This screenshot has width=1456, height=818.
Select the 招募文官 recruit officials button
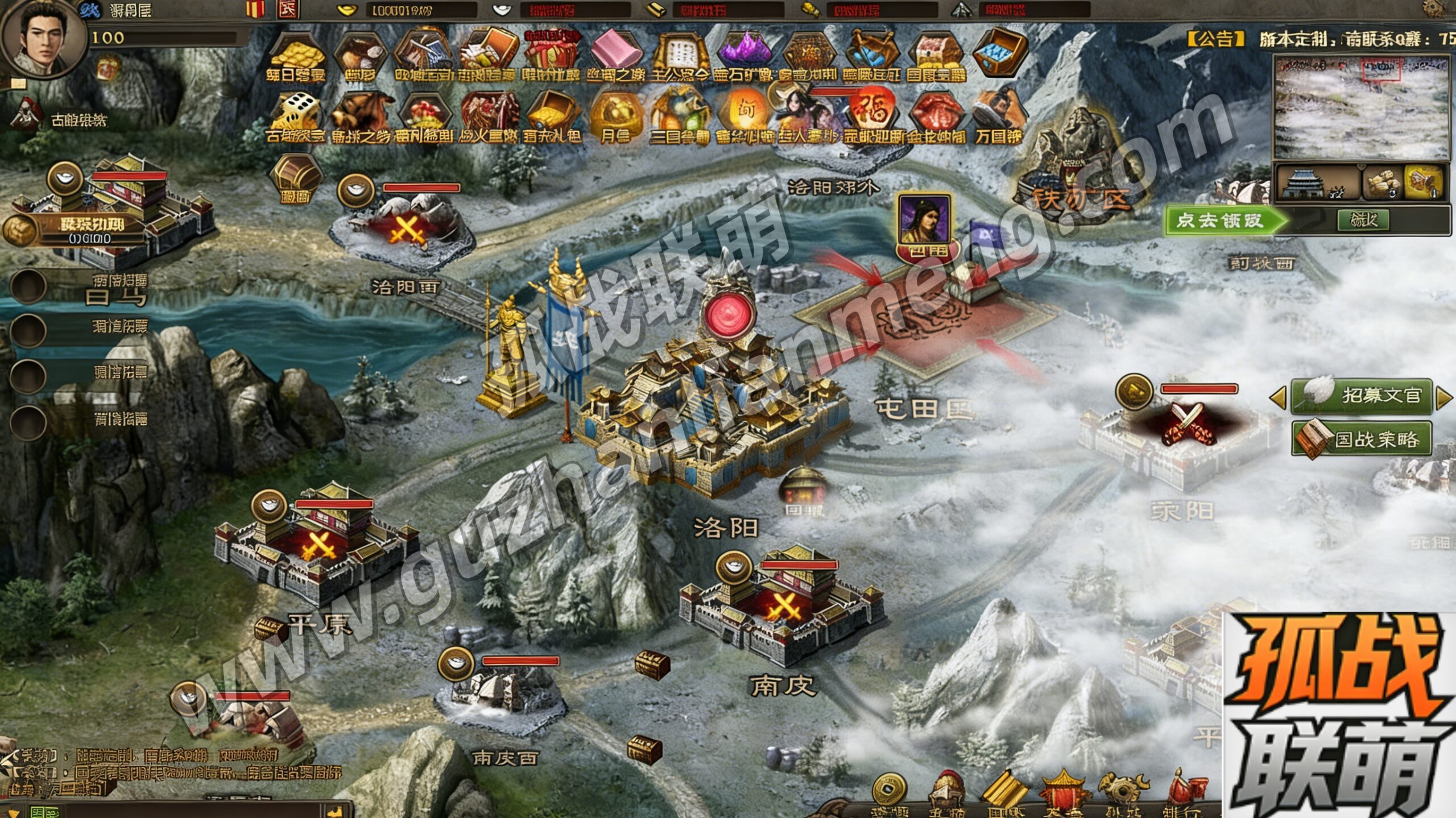pyautogui.click(x=1360, y=395)
